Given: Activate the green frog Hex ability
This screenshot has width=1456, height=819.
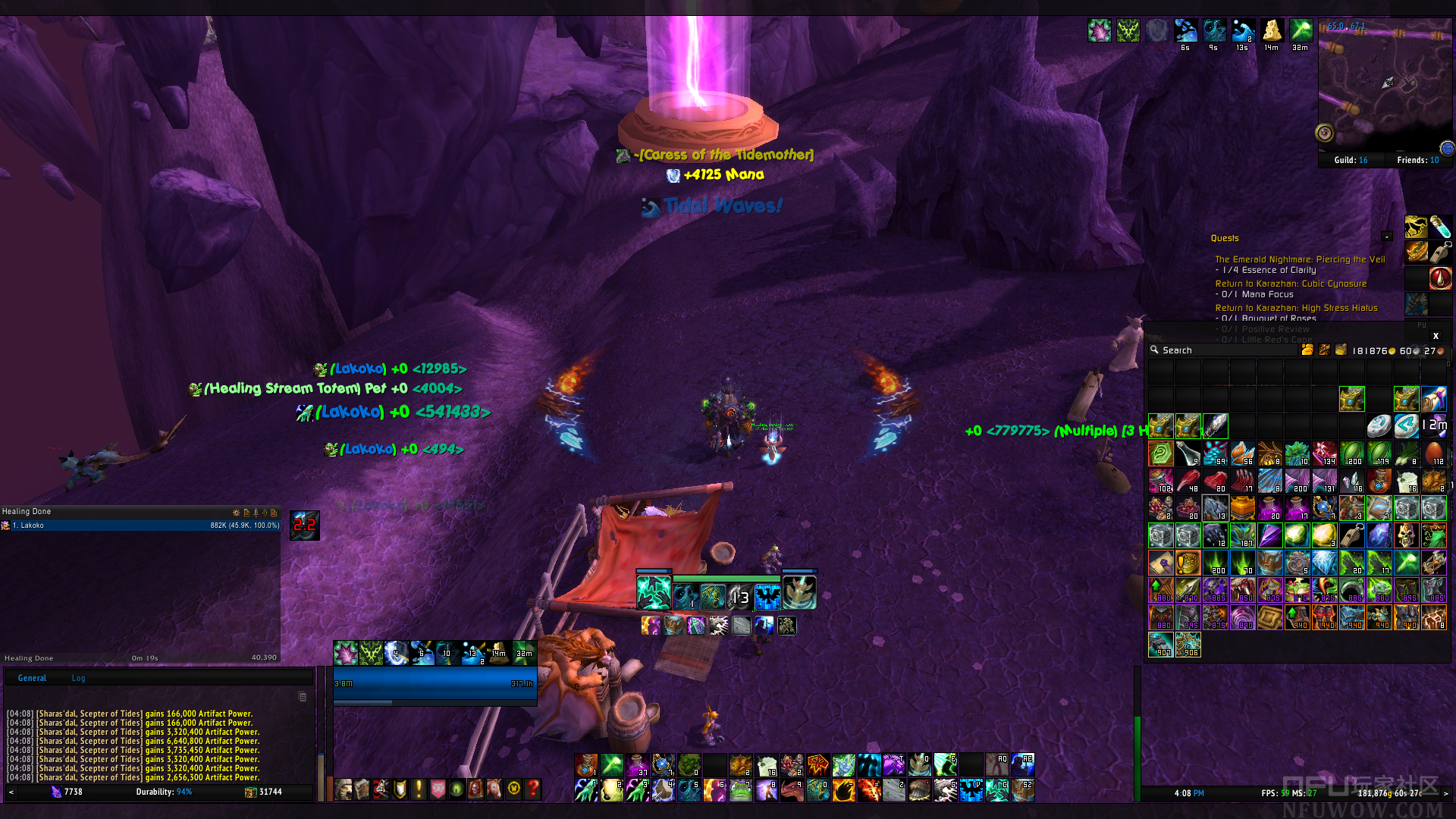Looking at the screenshot, I should [x=740, y=790].
